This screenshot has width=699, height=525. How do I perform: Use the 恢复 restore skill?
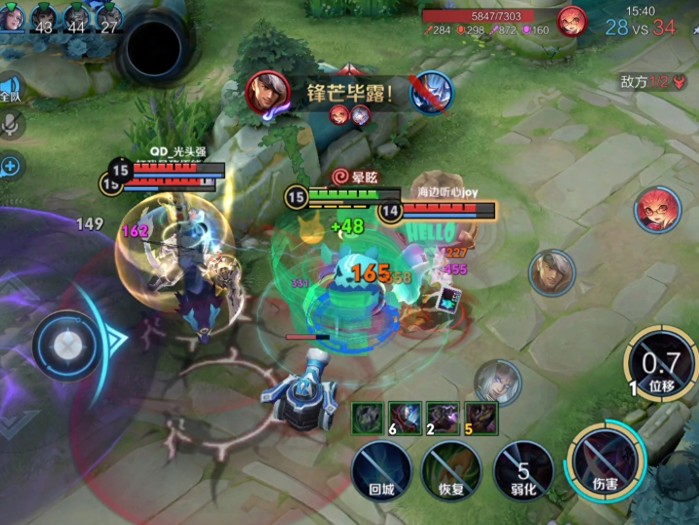coord(451,468)
